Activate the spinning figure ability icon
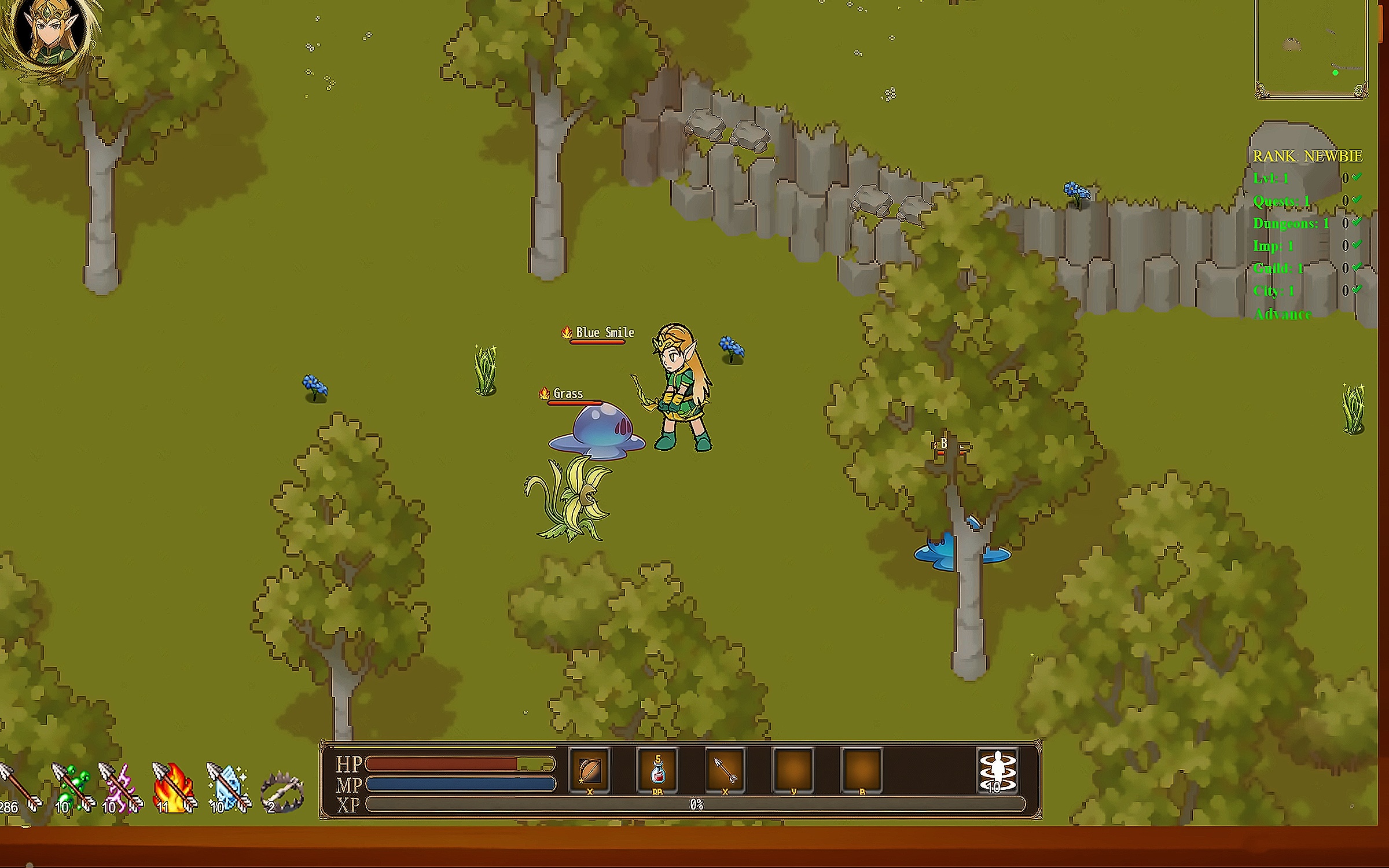Viewport: 1389px width, 868px height. coord(997,770)
